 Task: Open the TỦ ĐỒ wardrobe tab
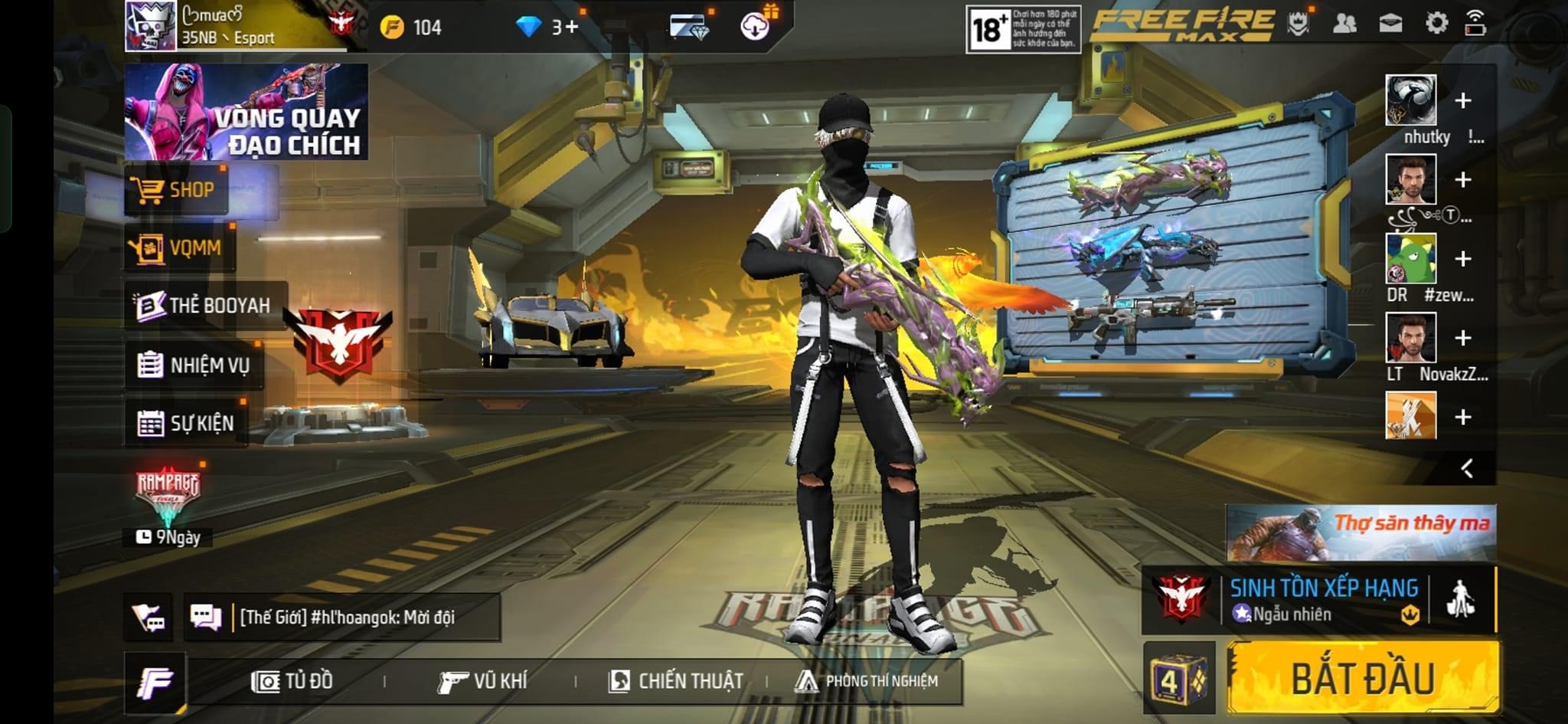[x=292, y=681]
